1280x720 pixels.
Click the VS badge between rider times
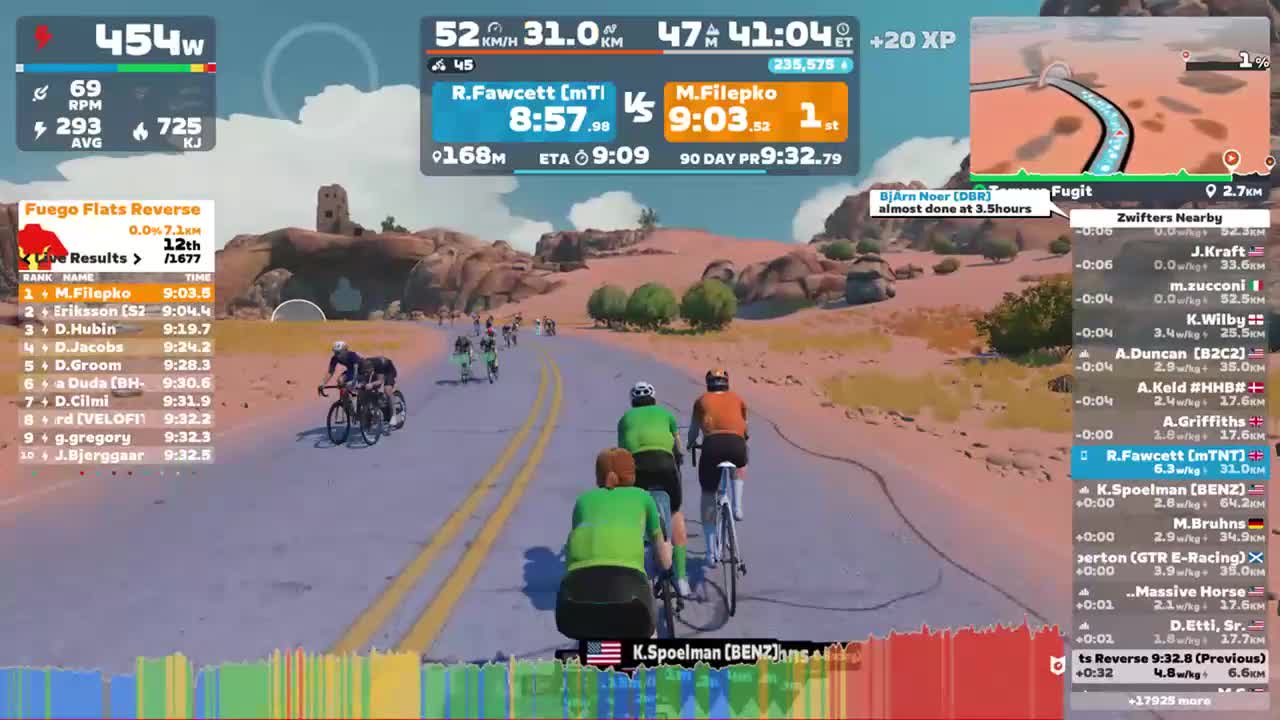640,104
